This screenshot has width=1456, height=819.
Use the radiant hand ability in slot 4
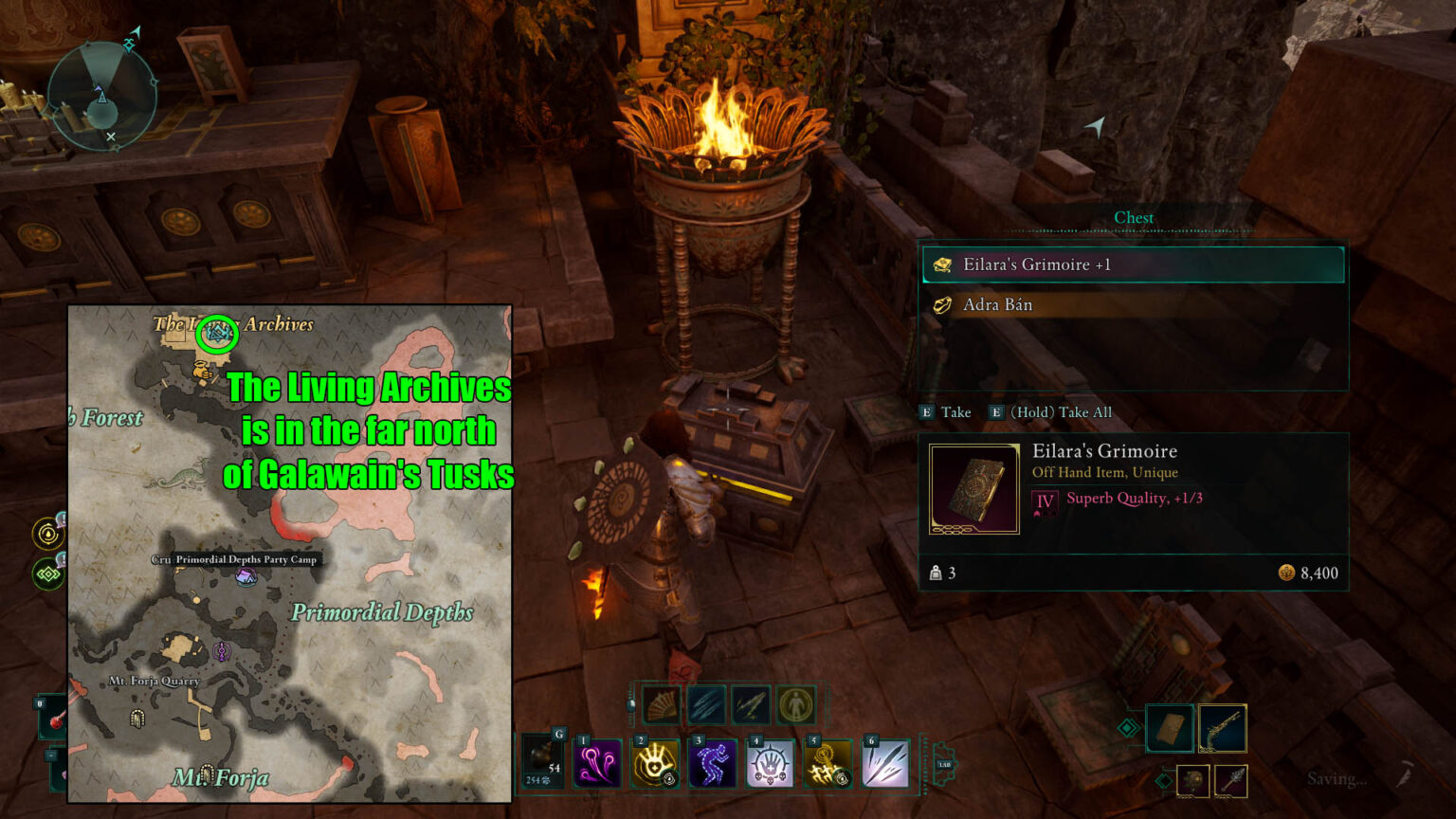pos(771,762)
